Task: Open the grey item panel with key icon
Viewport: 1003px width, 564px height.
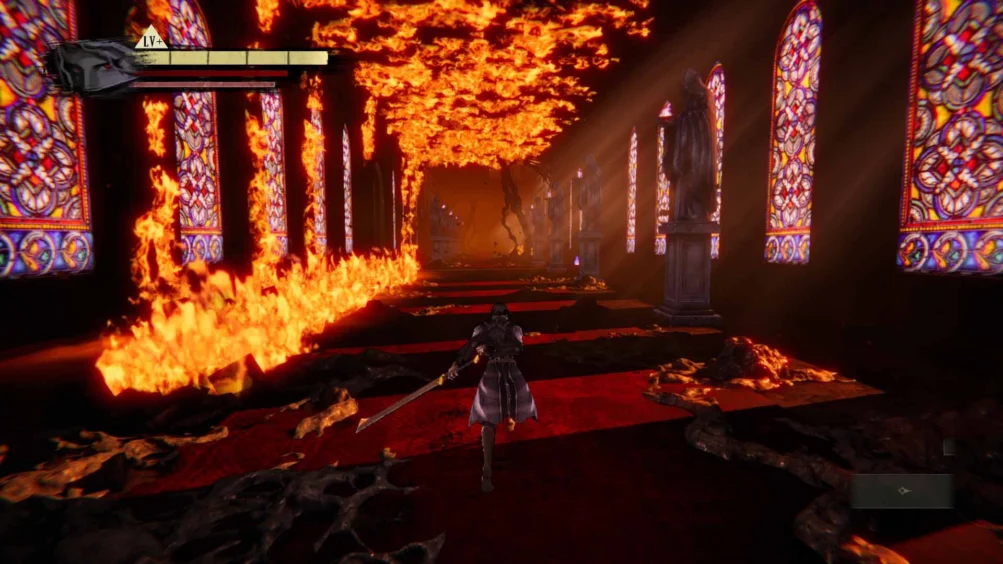Action: (902, 491)
